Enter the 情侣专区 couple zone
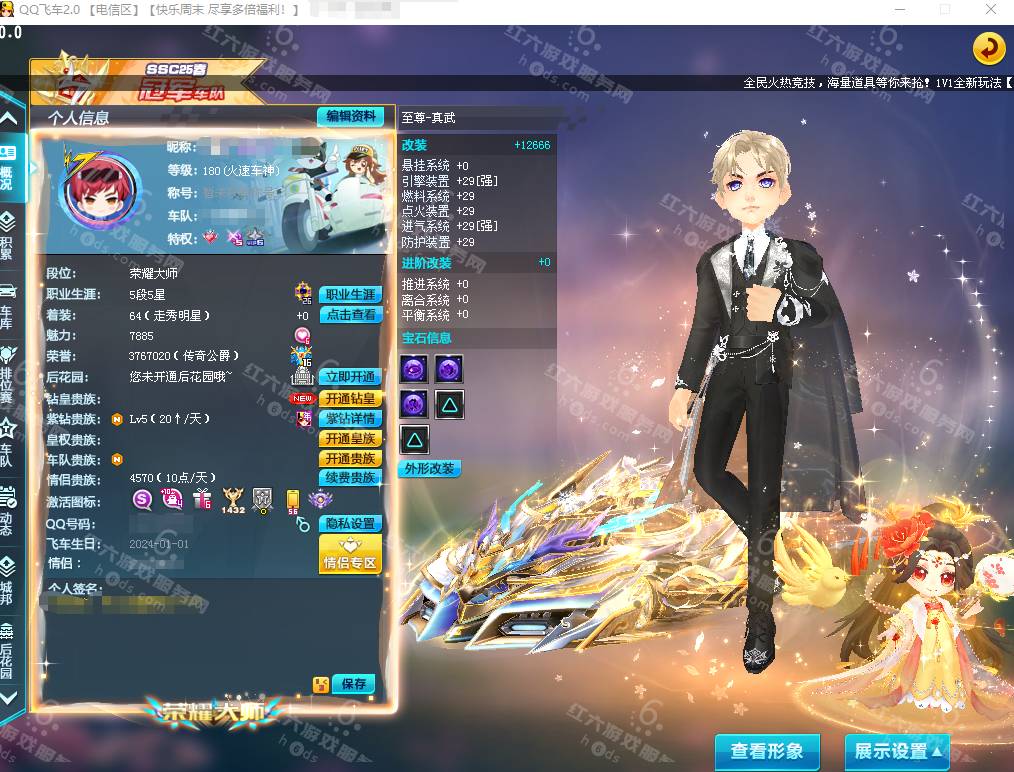 [x=350, y=553]
